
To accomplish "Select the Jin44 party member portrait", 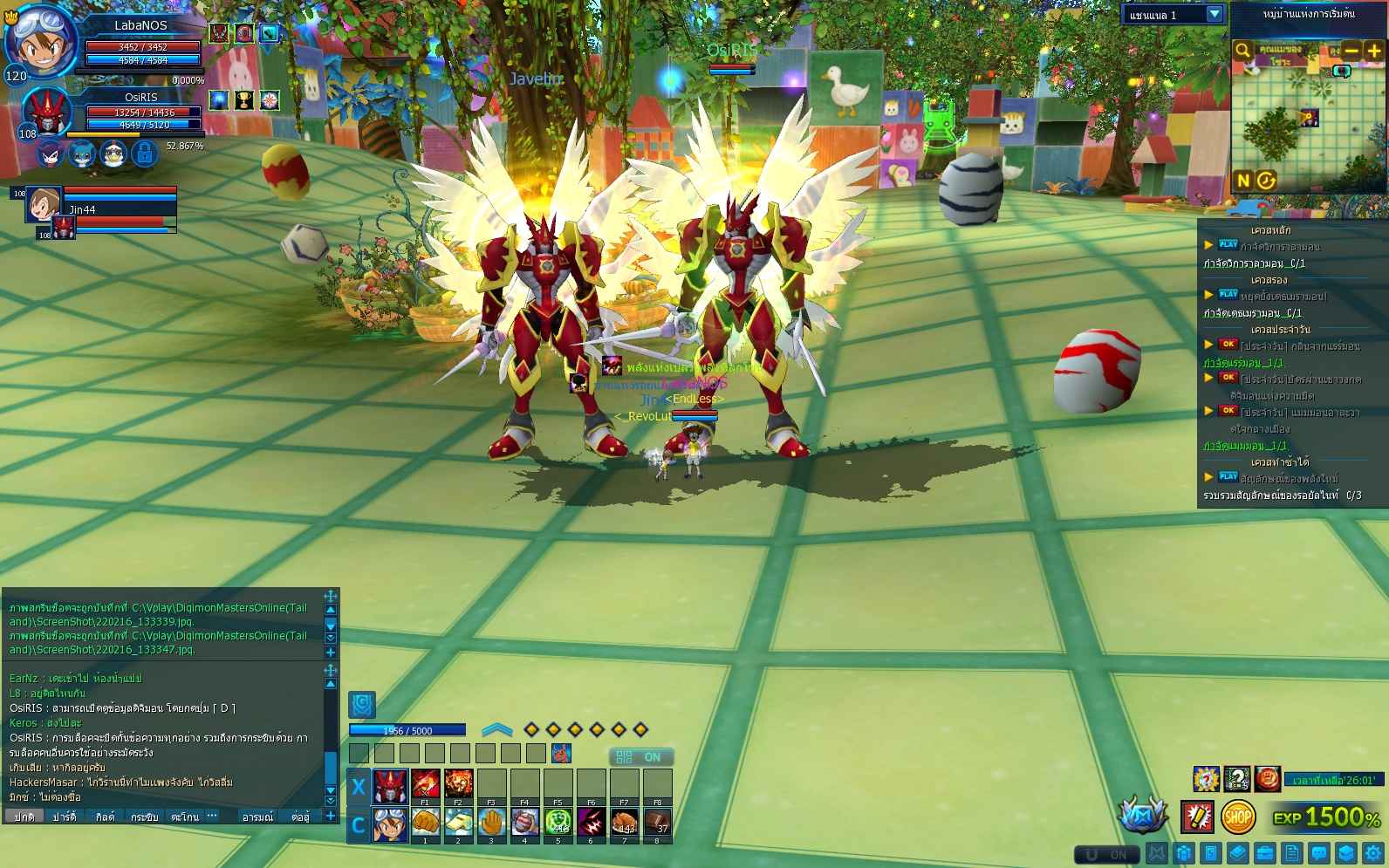I will (x=43, y=204).
